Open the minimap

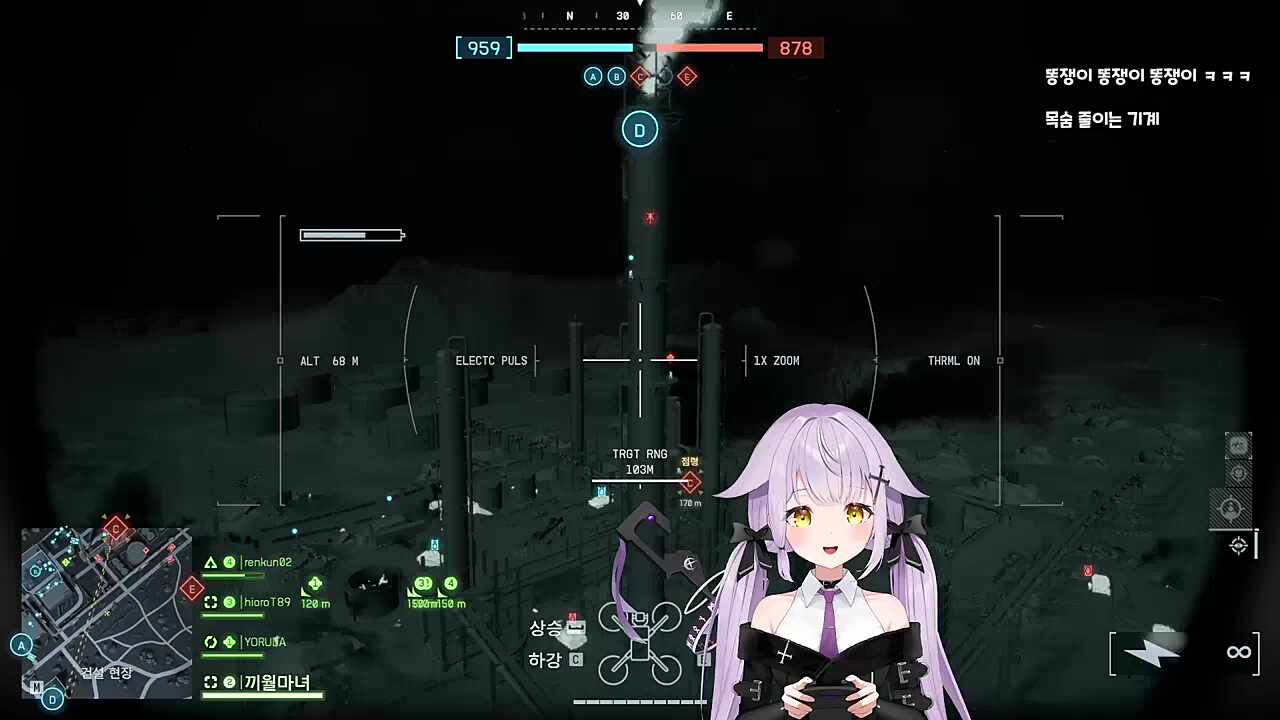click(x=106, y=612)
